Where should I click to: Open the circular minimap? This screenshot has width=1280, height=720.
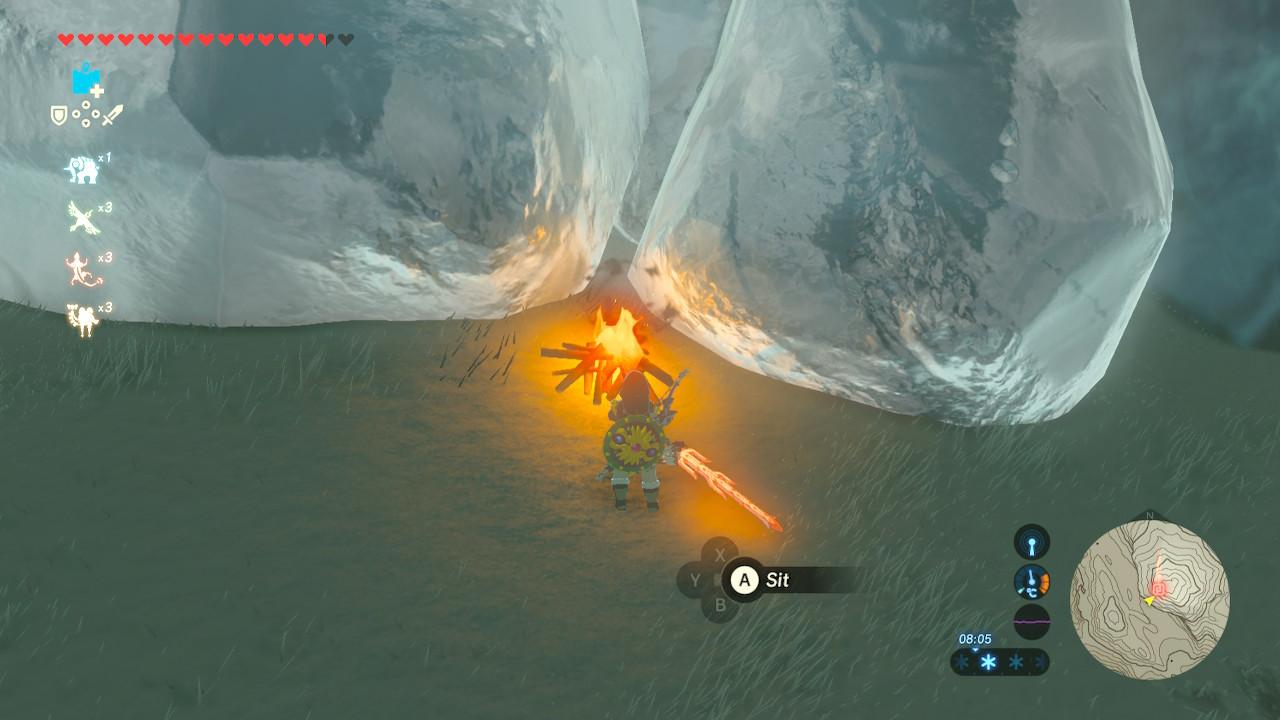tap(1149, 600)
